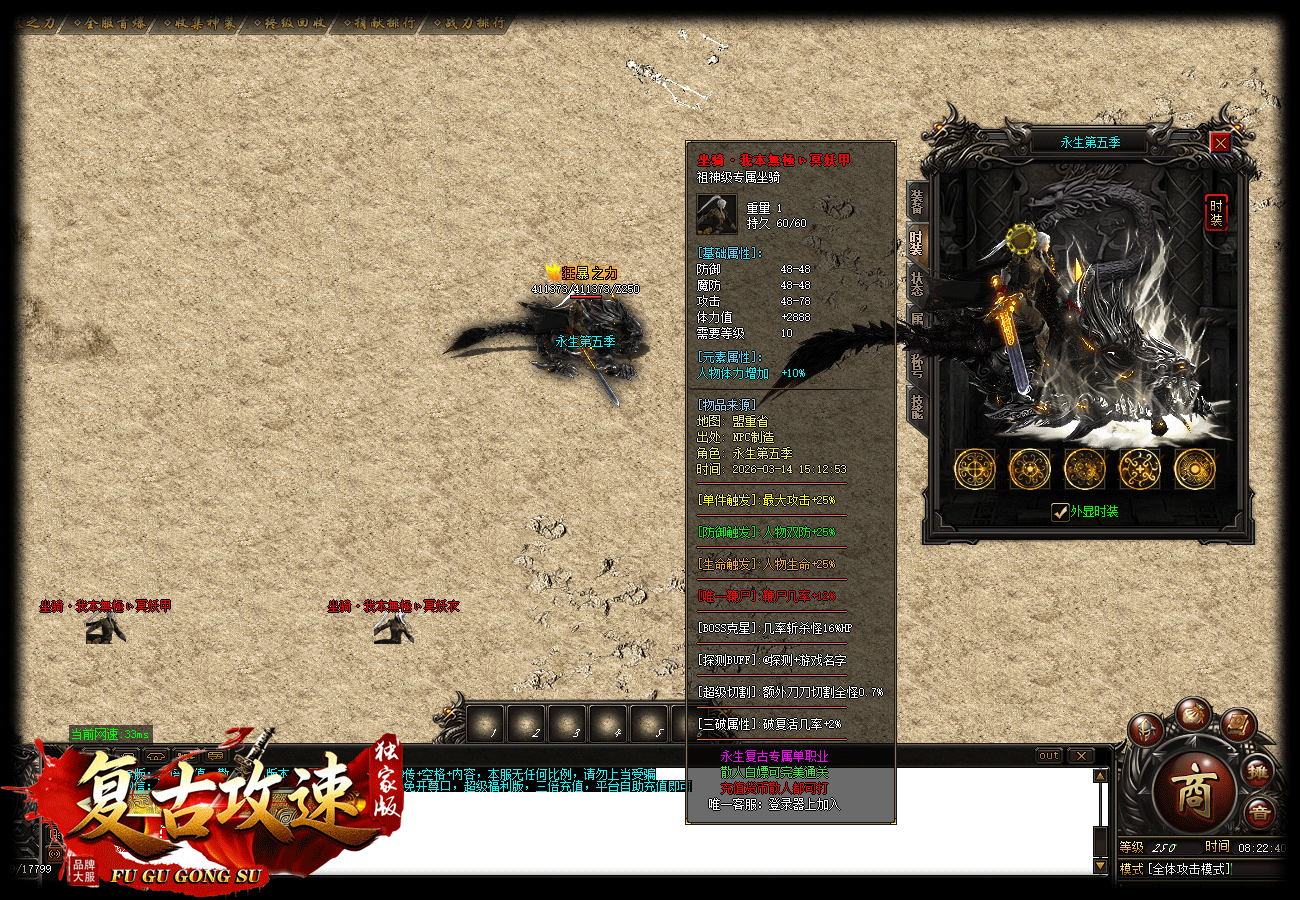Open the 商 shop orb button

[x=1193, y=781]
